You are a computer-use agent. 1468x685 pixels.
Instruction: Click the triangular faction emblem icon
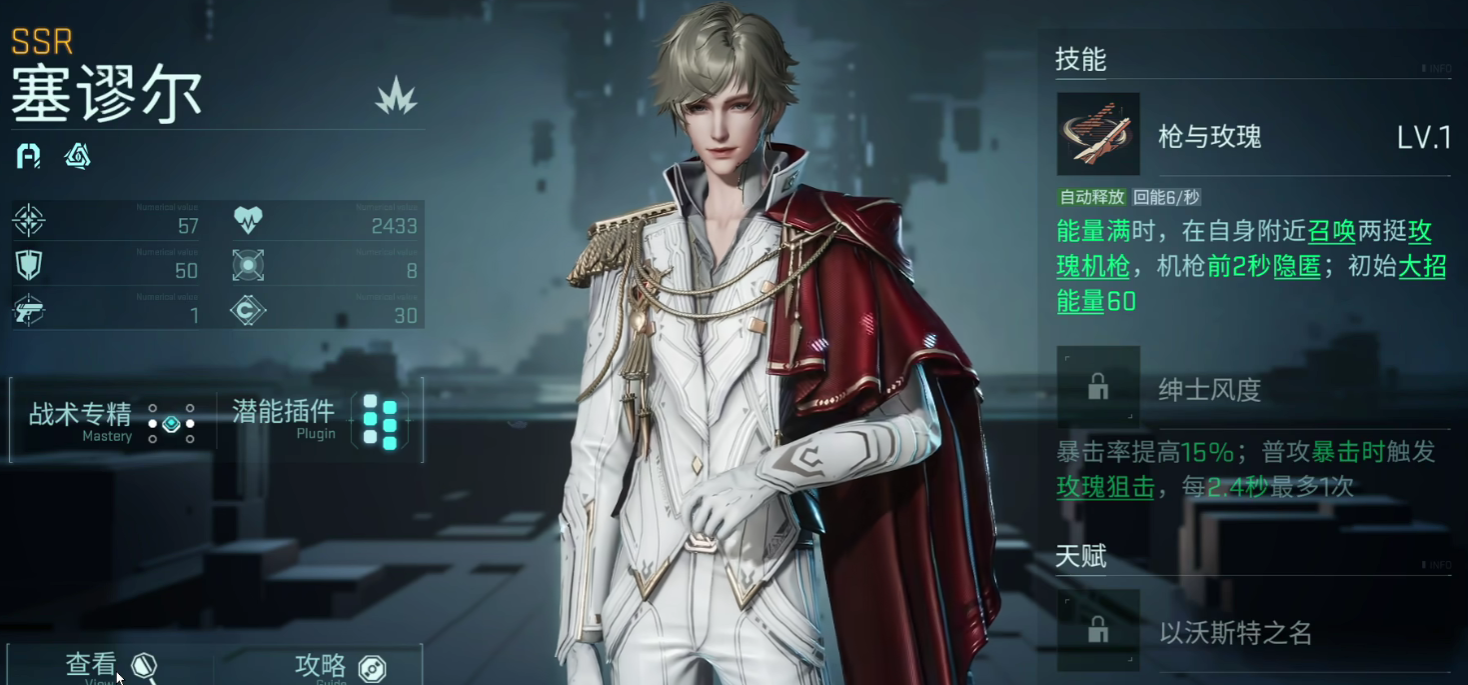(x=77, y=156)
